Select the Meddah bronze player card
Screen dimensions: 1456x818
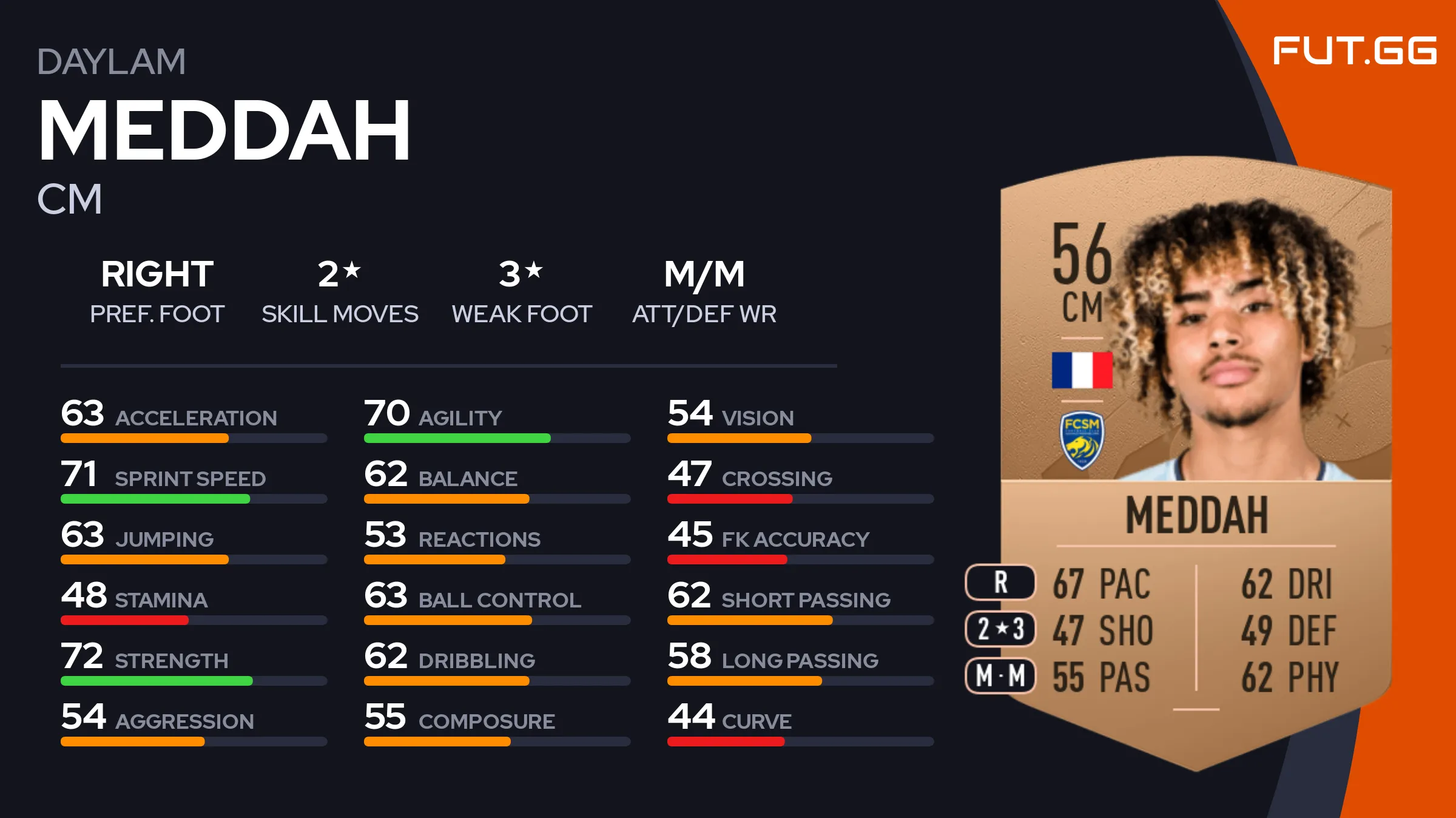click(1195, 461)
